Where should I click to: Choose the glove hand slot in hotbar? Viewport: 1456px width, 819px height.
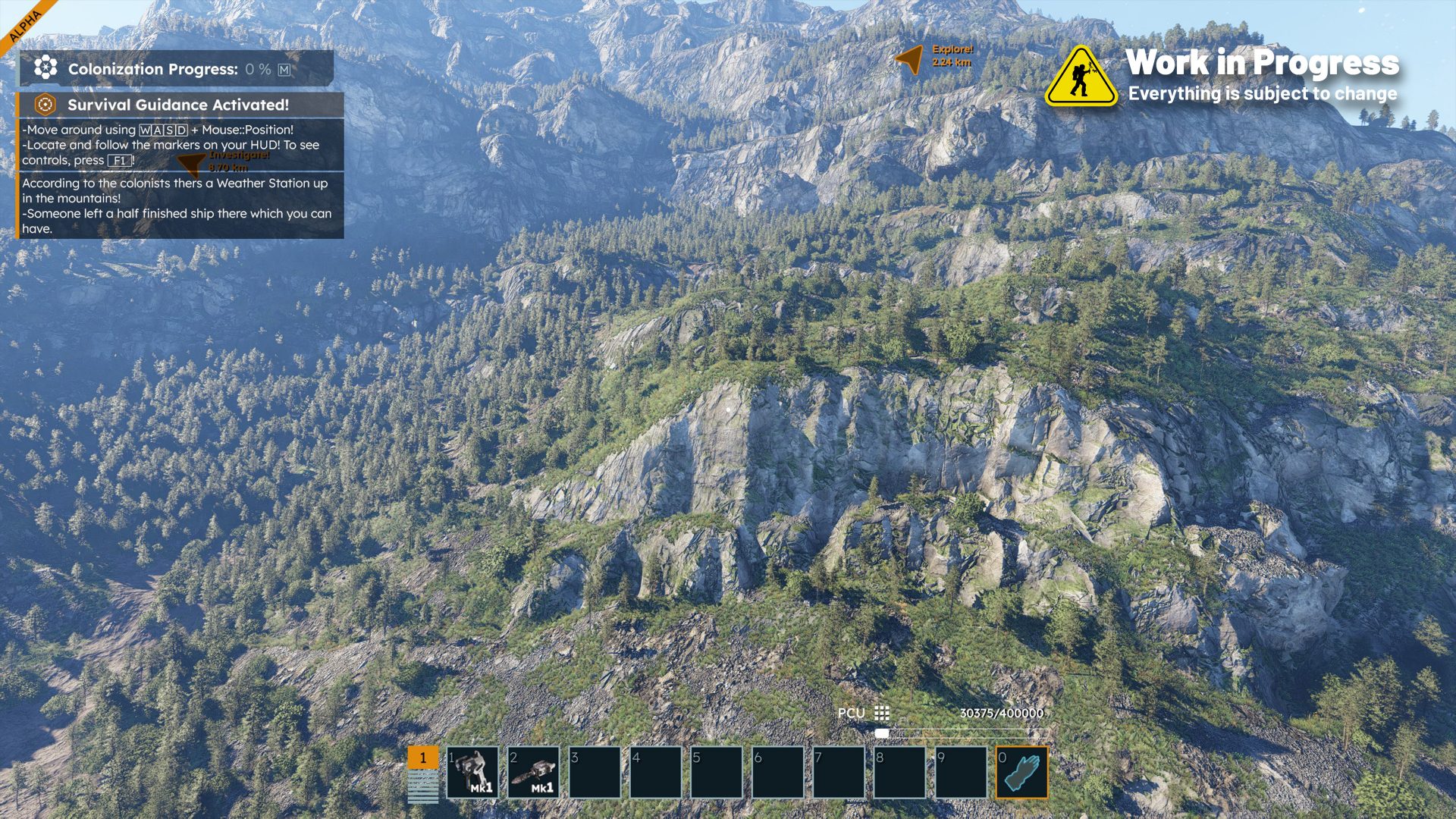1021,772
